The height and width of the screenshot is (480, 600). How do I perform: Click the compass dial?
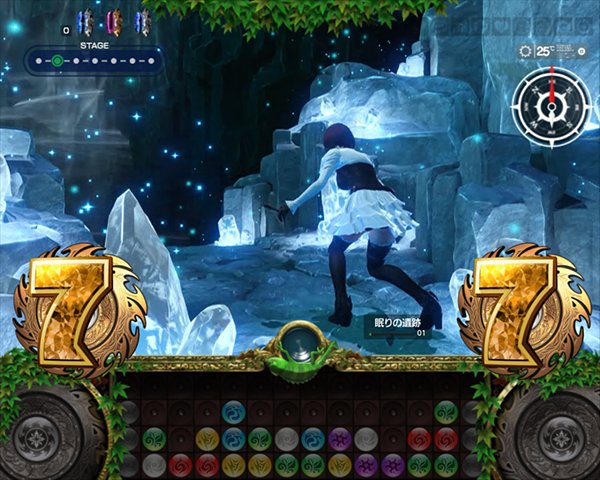(x=549, y=98)
